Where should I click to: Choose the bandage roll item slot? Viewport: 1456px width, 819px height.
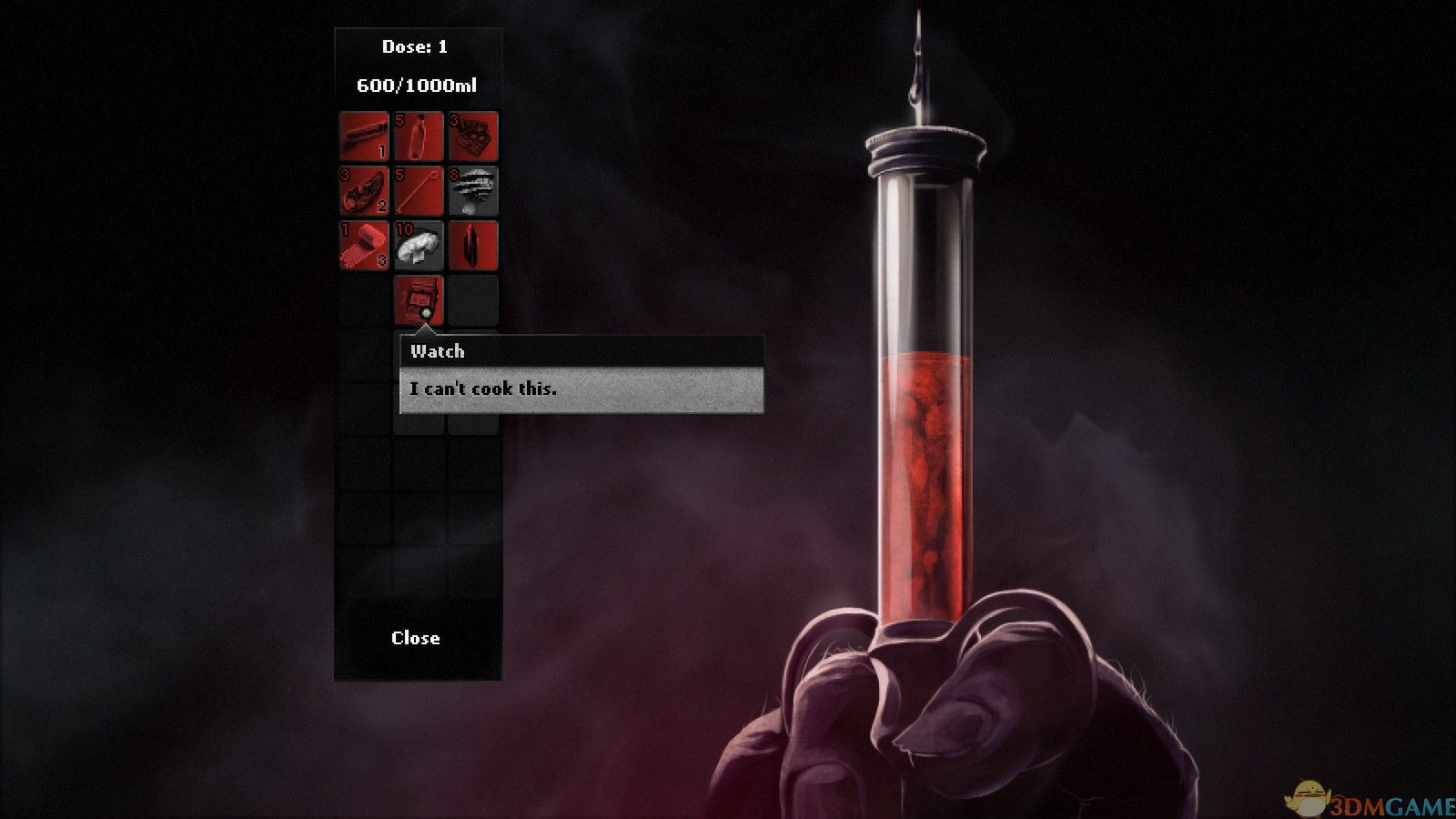coord(364,246)
